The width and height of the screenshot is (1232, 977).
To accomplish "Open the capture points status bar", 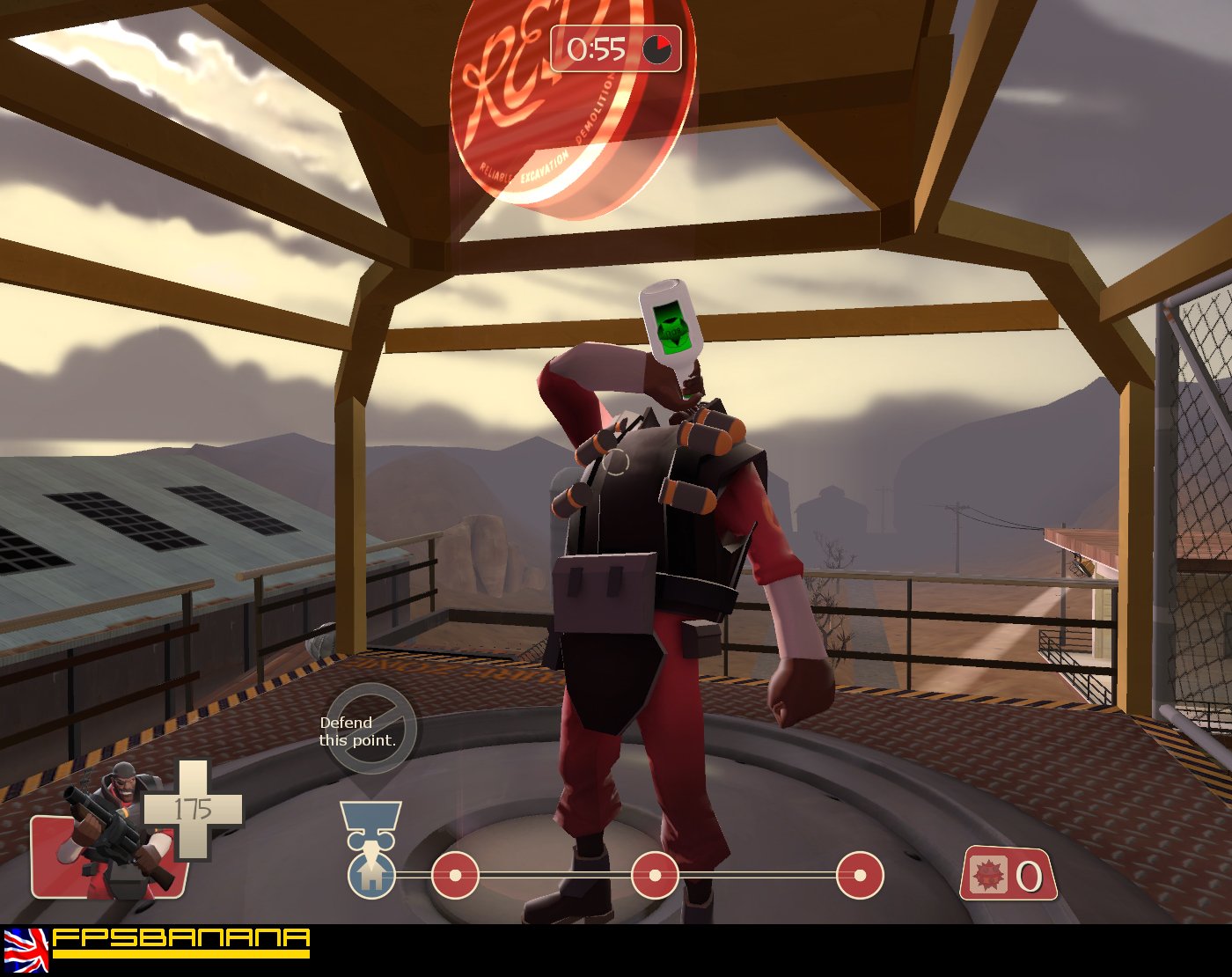I will [616, 874].
